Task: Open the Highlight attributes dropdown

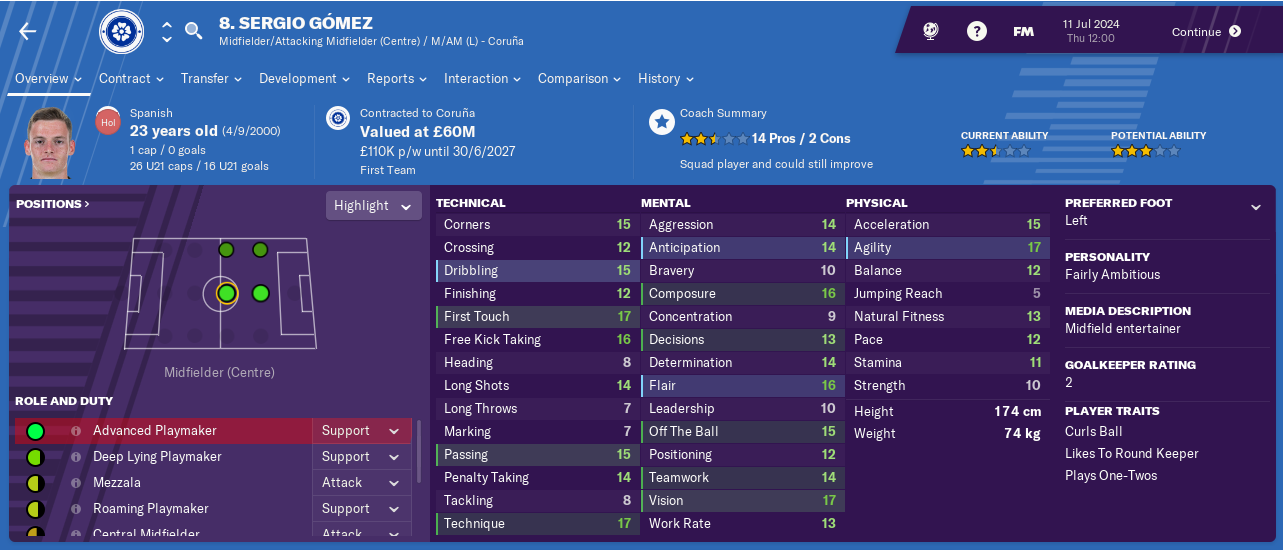Action: (x=371, y=206)
